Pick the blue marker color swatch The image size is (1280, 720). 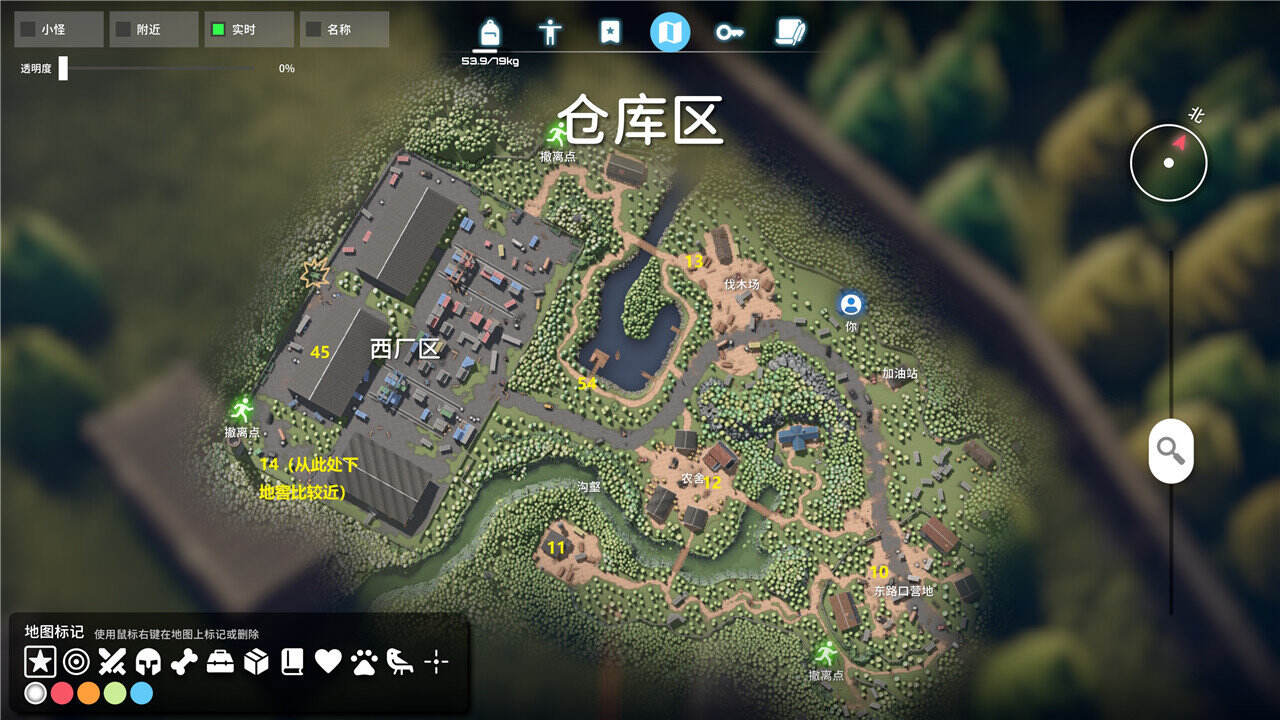[141, 693]
